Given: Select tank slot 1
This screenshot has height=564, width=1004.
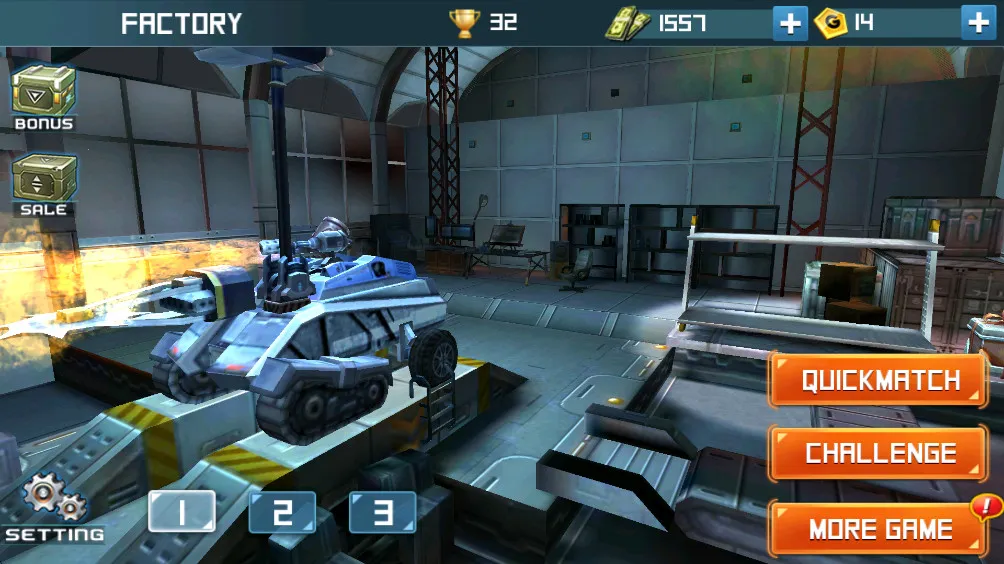Looking at the screenshot, I should pos(182,512).
